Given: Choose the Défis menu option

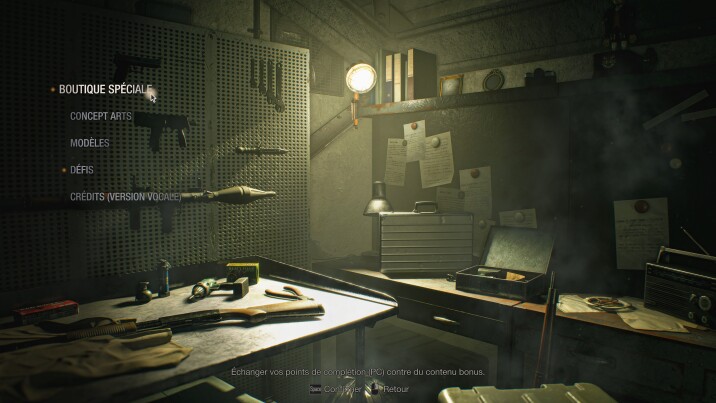Looking at the screenshot, I should [82, 170].
